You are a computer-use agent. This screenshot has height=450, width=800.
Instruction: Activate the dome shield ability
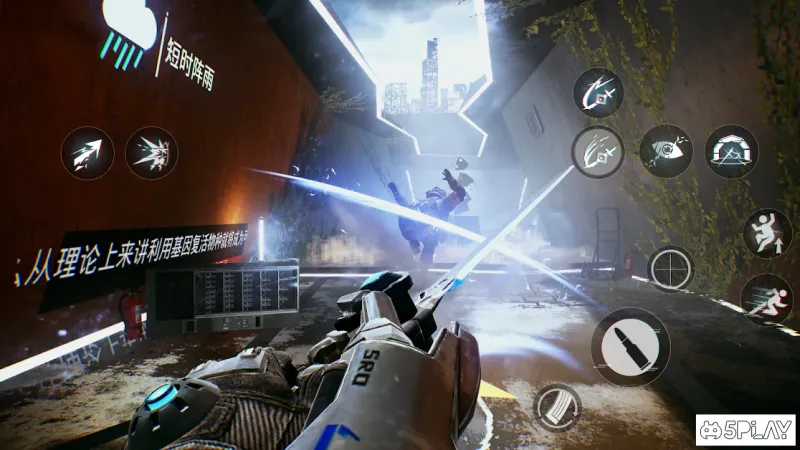click(732, 151)
